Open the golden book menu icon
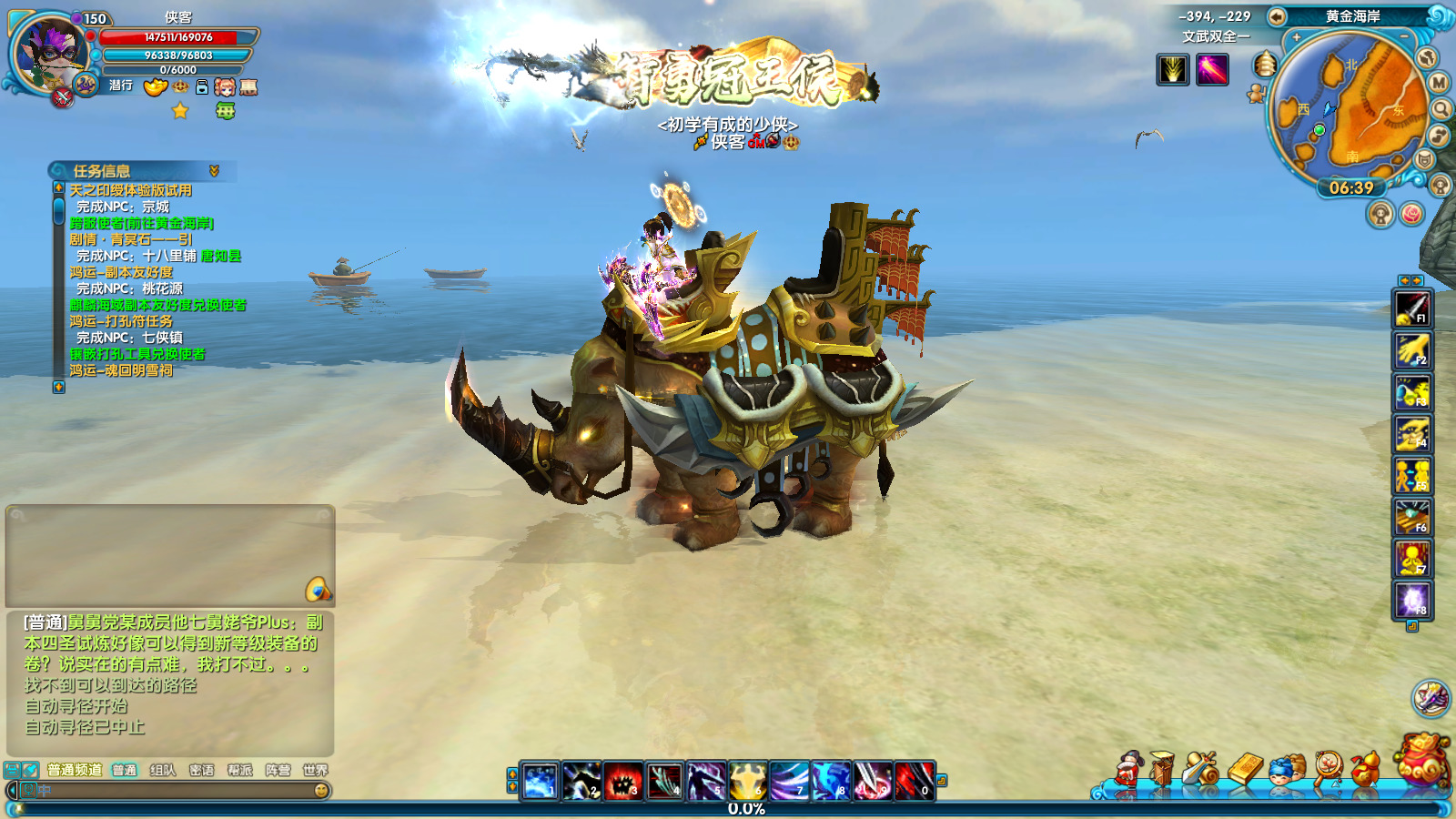Image resolution: width=1456 pixels, height=819 pixels. (1247, 770)
